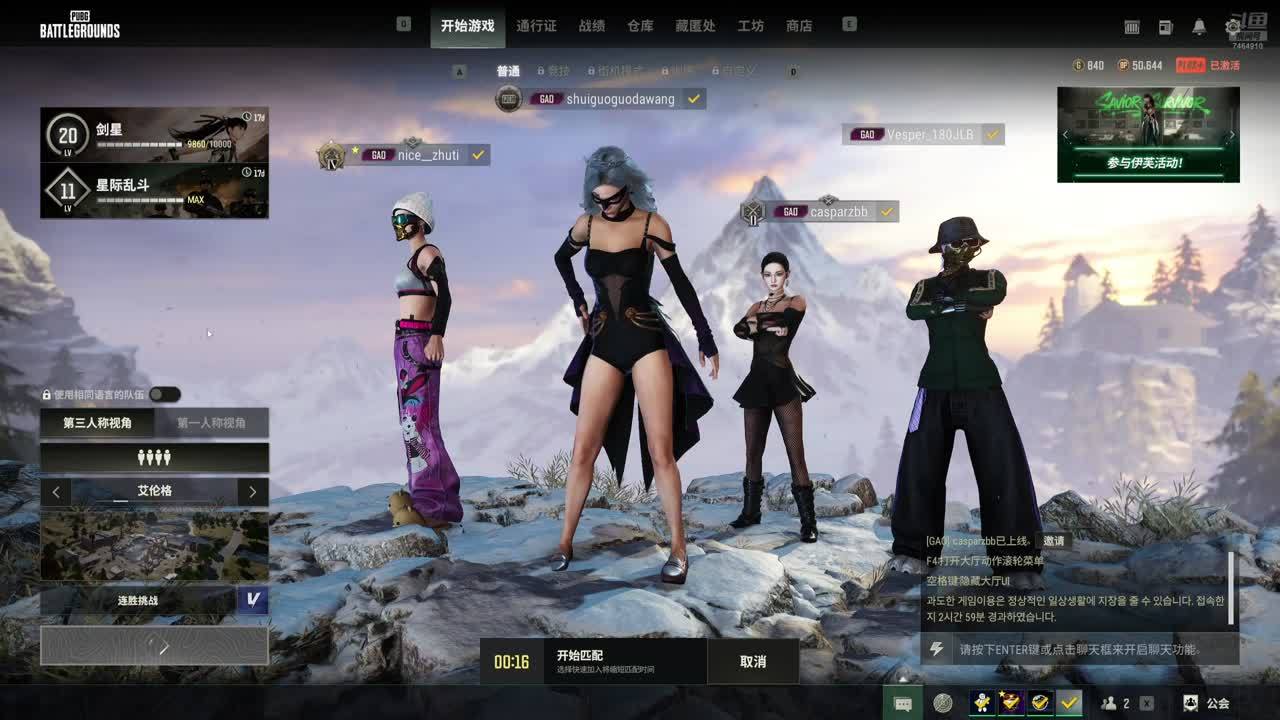Screen dimensions: 1280x720
Task: Open the 连胜挑战 win streak challenge
Action: (x=138, y=601)
